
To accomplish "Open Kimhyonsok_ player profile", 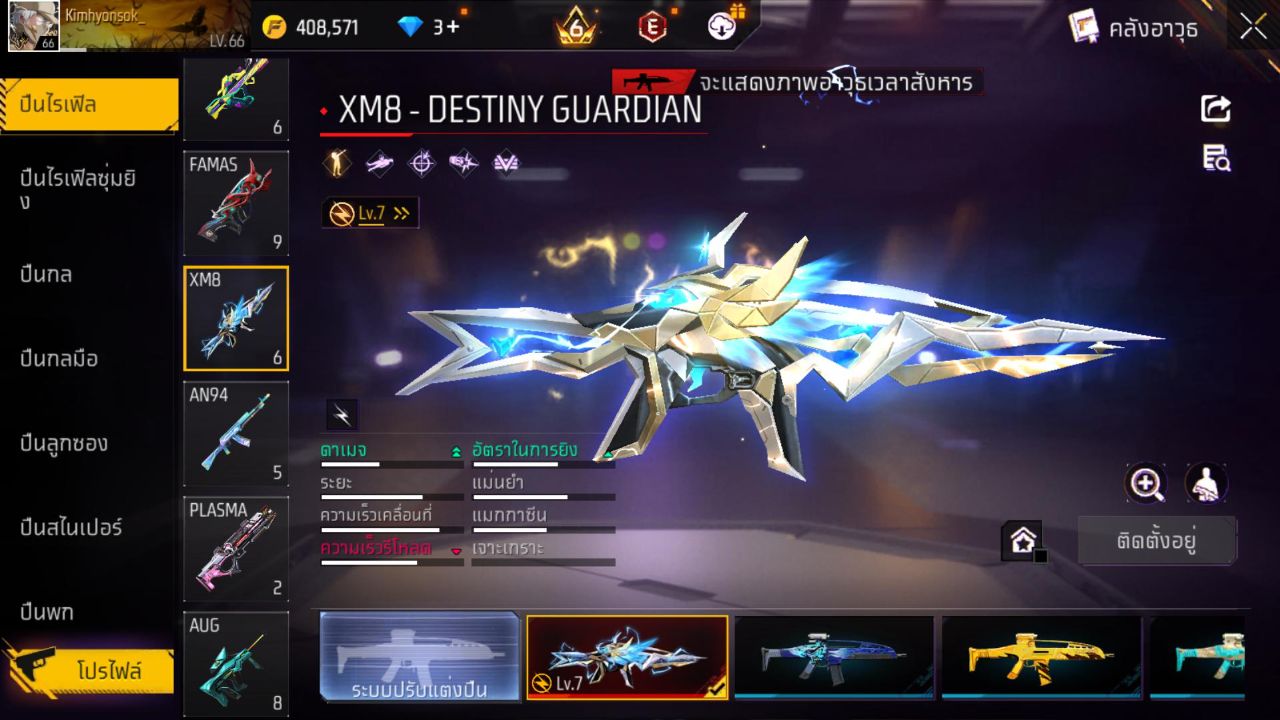I will click(35, 26).
